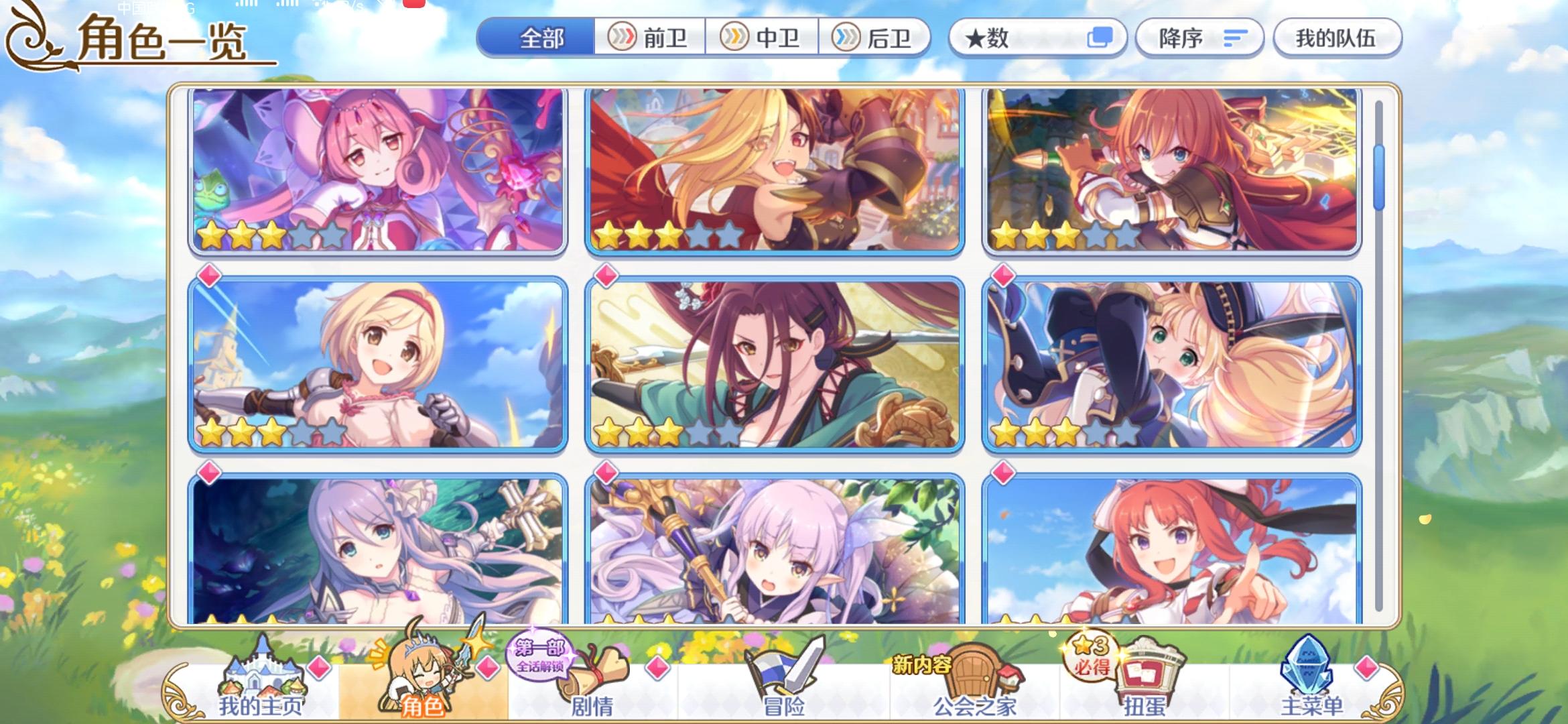Image resolution: width=1568 pixels, height=724 pixels.
Task: Click the 降序 descending sort button
Action: coord(1199,38)
